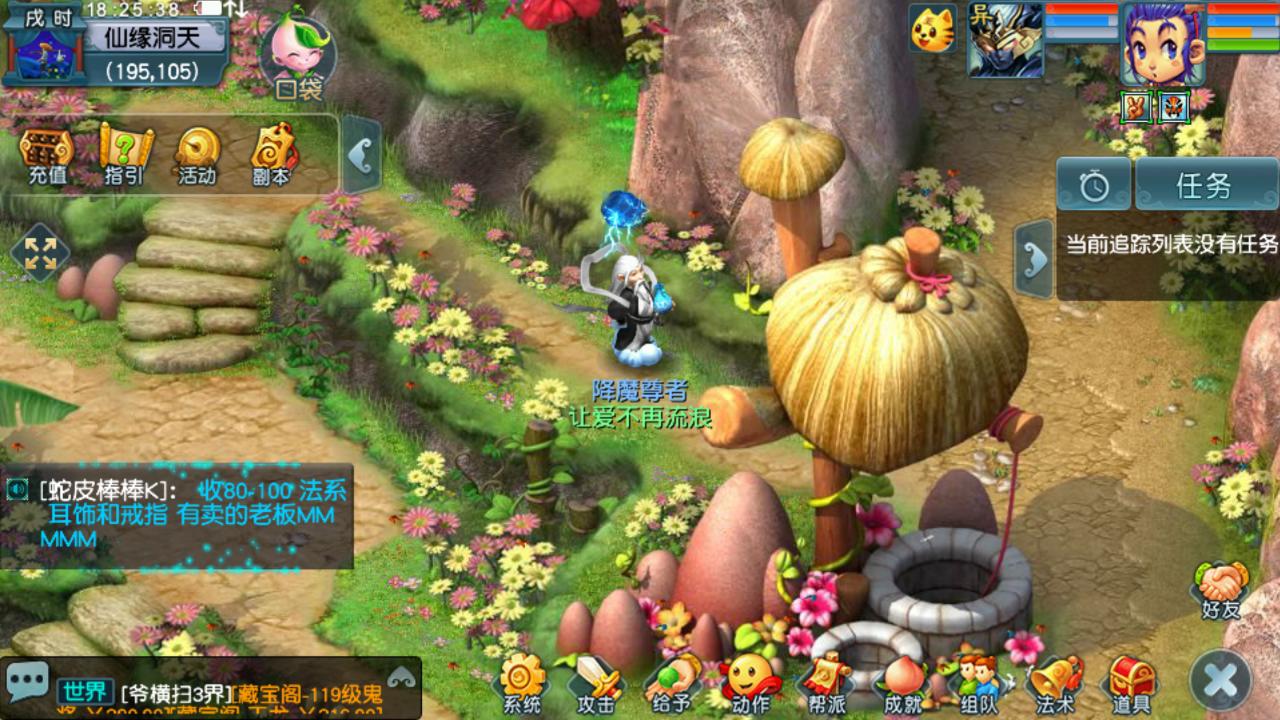Click the stopwatch timer button
1280x720 pixels.
pyautogui.click(x=1094, y=186)
